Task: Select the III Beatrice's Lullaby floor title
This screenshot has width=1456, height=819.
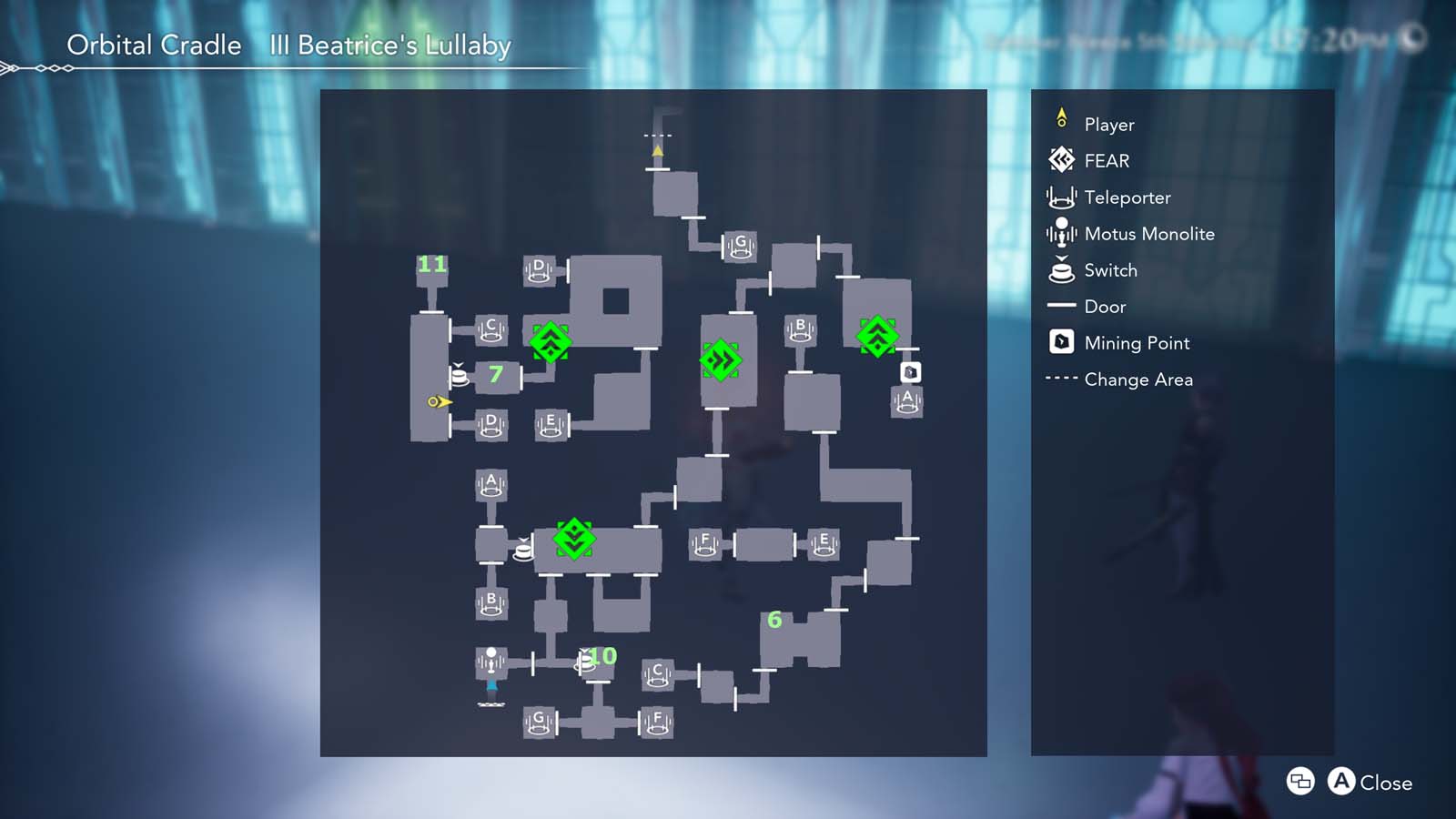Action: [x=389, y=45]
